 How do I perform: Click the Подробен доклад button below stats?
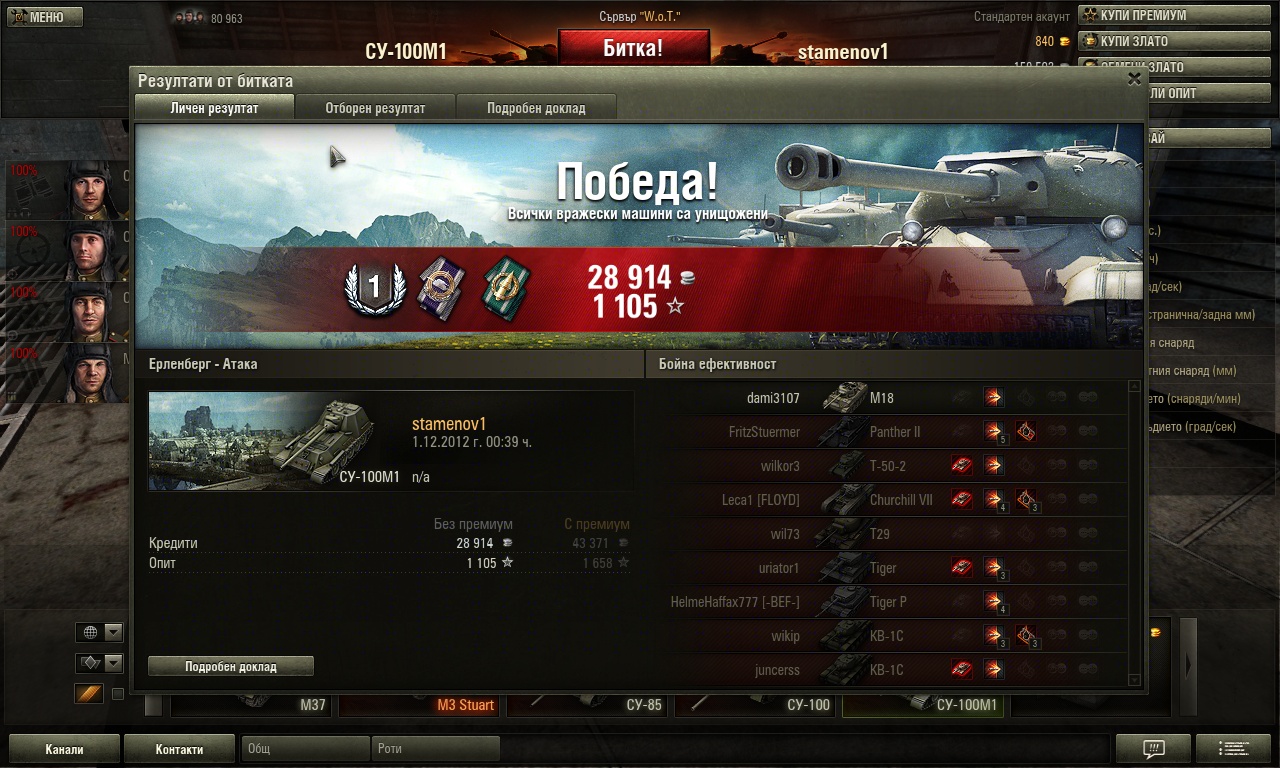[x=231, y=666]
